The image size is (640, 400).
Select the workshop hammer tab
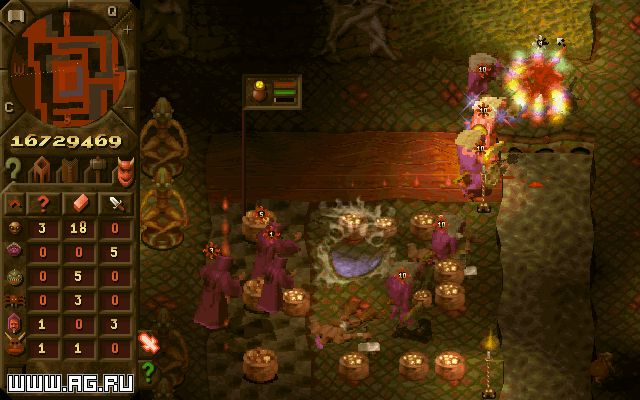tap(97, 169)
